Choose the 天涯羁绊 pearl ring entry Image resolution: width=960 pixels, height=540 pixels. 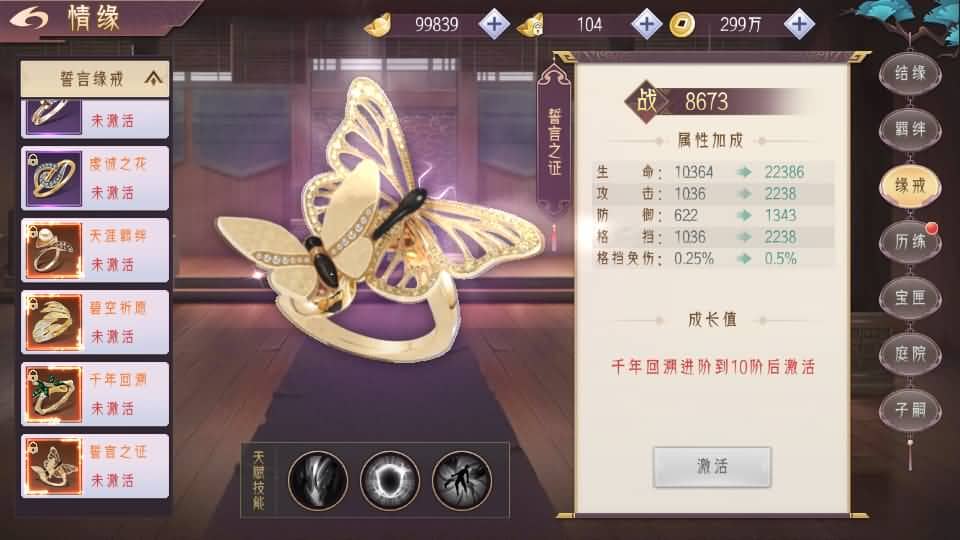[x=95, y=250]
